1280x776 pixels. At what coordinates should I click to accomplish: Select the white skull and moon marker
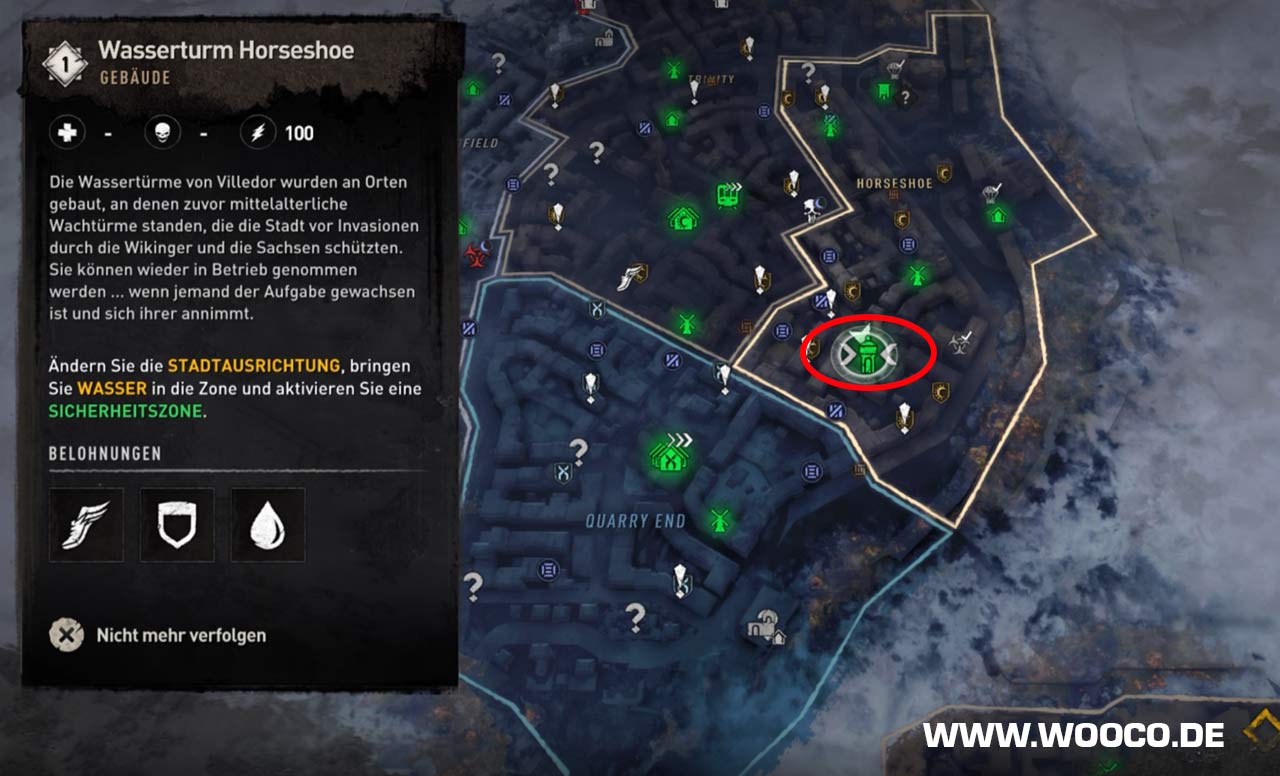click(x=815, y=209)
